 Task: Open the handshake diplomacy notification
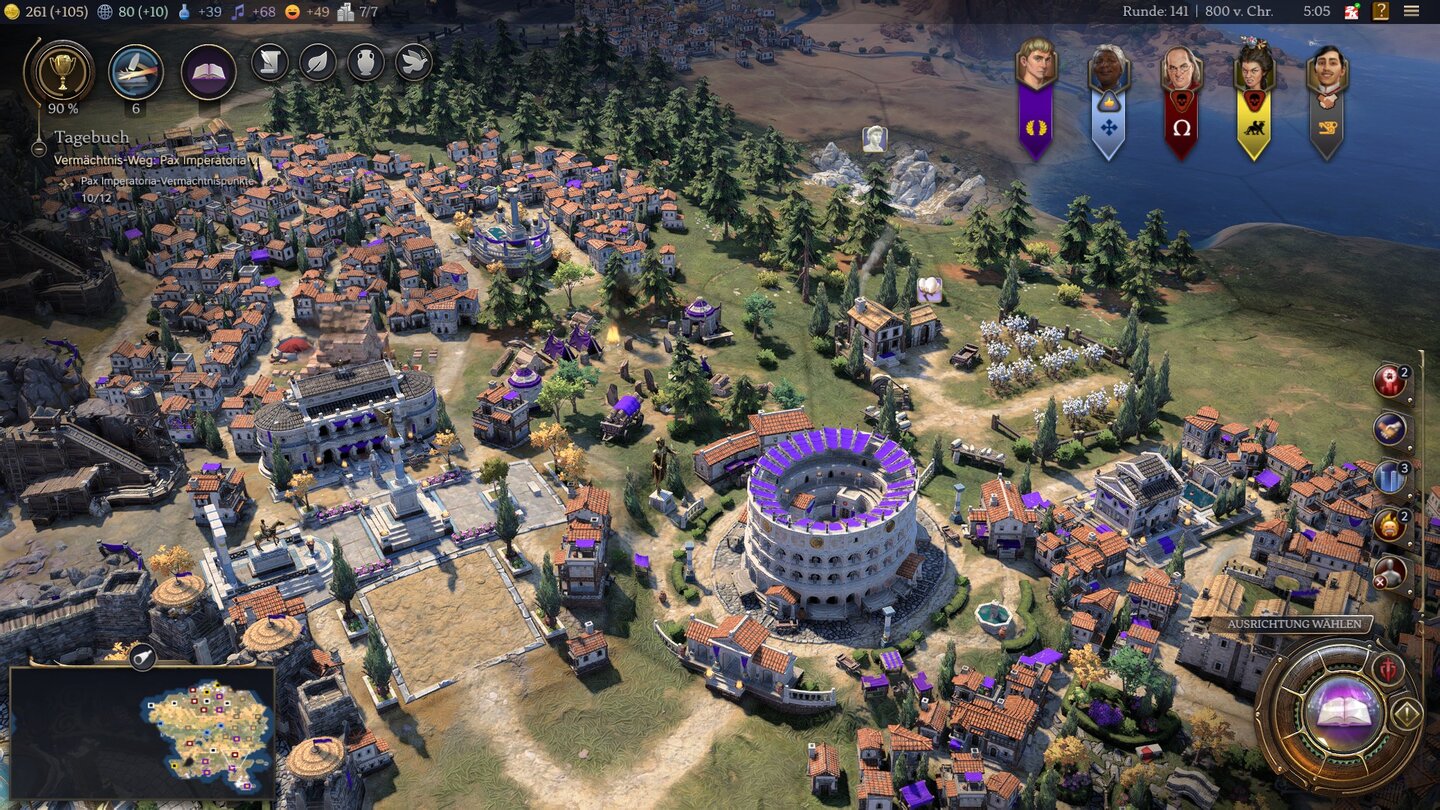click(x=1390, y=429)
